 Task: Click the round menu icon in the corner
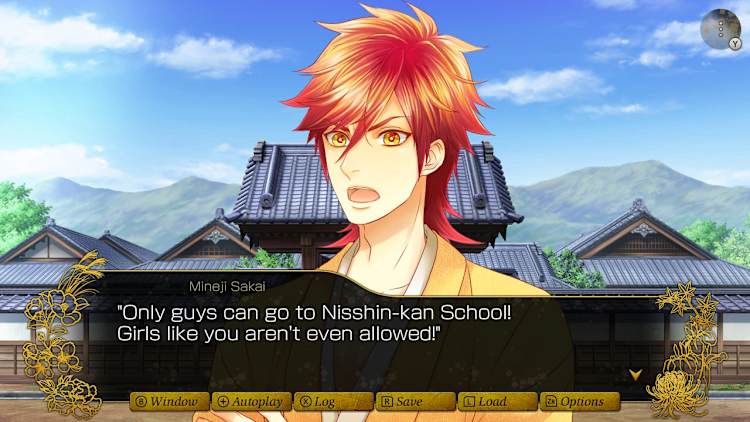click(720, 29)
